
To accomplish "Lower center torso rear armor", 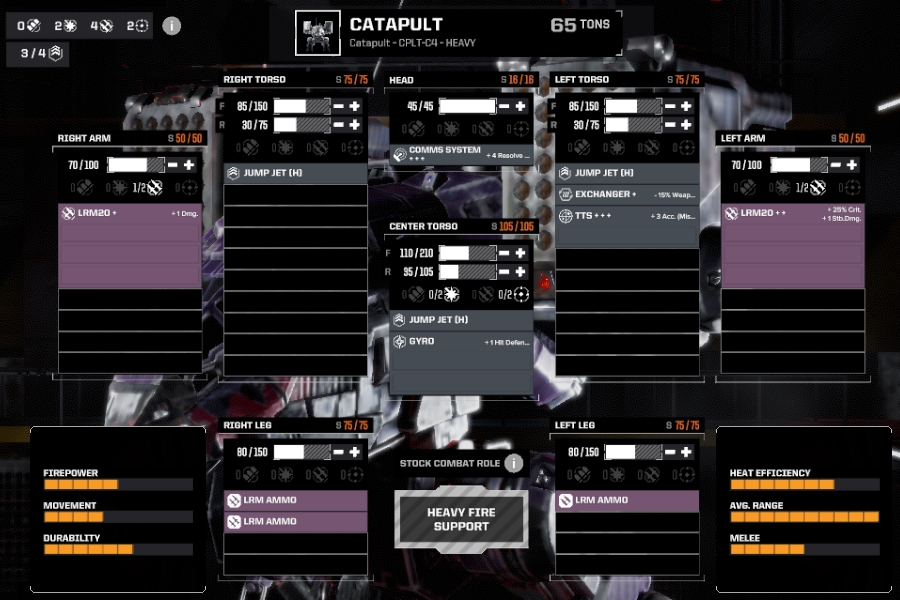I will 505,272.
